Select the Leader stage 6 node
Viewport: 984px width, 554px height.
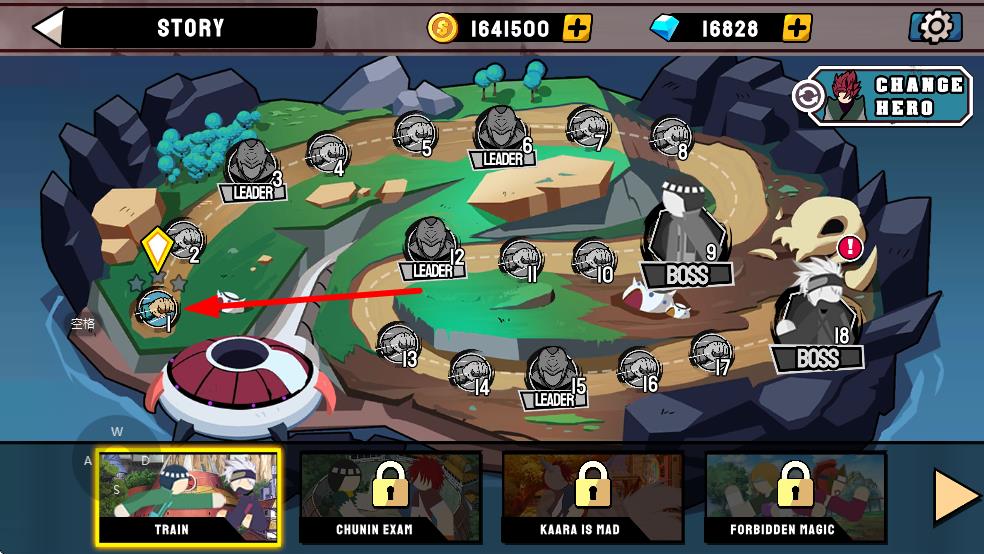[x=501, y=136]
